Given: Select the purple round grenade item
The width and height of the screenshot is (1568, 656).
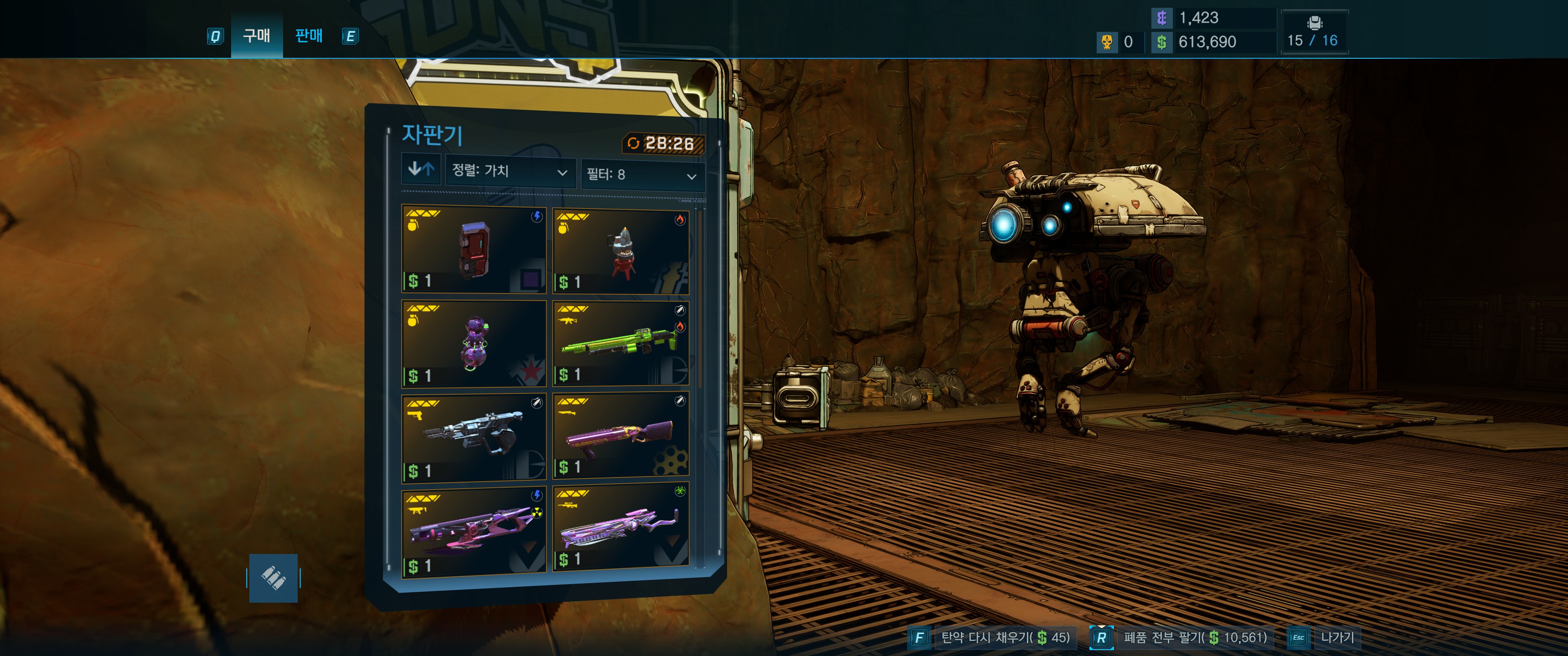Looking at the screenshot, I should point(474,344).
